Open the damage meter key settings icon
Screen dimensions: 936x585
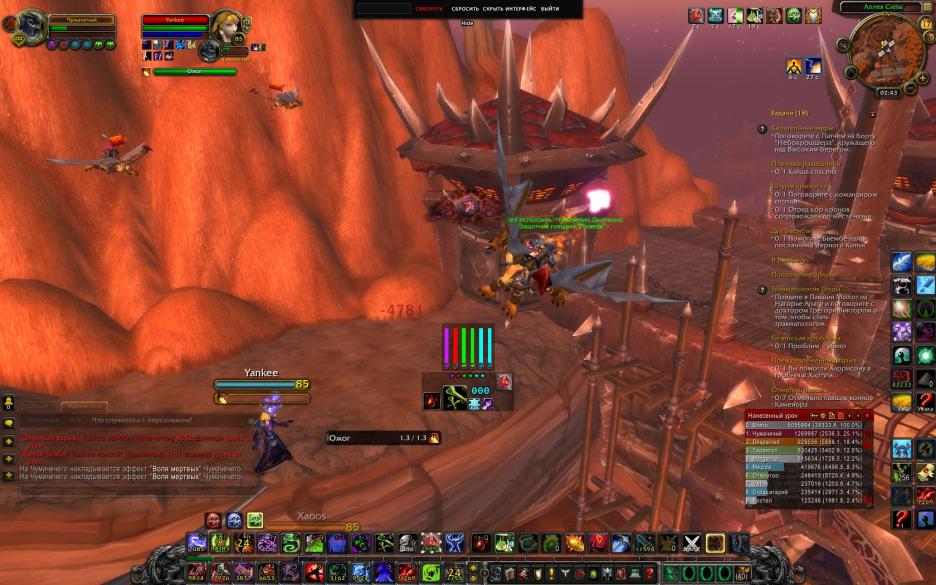tap(816, 415)
